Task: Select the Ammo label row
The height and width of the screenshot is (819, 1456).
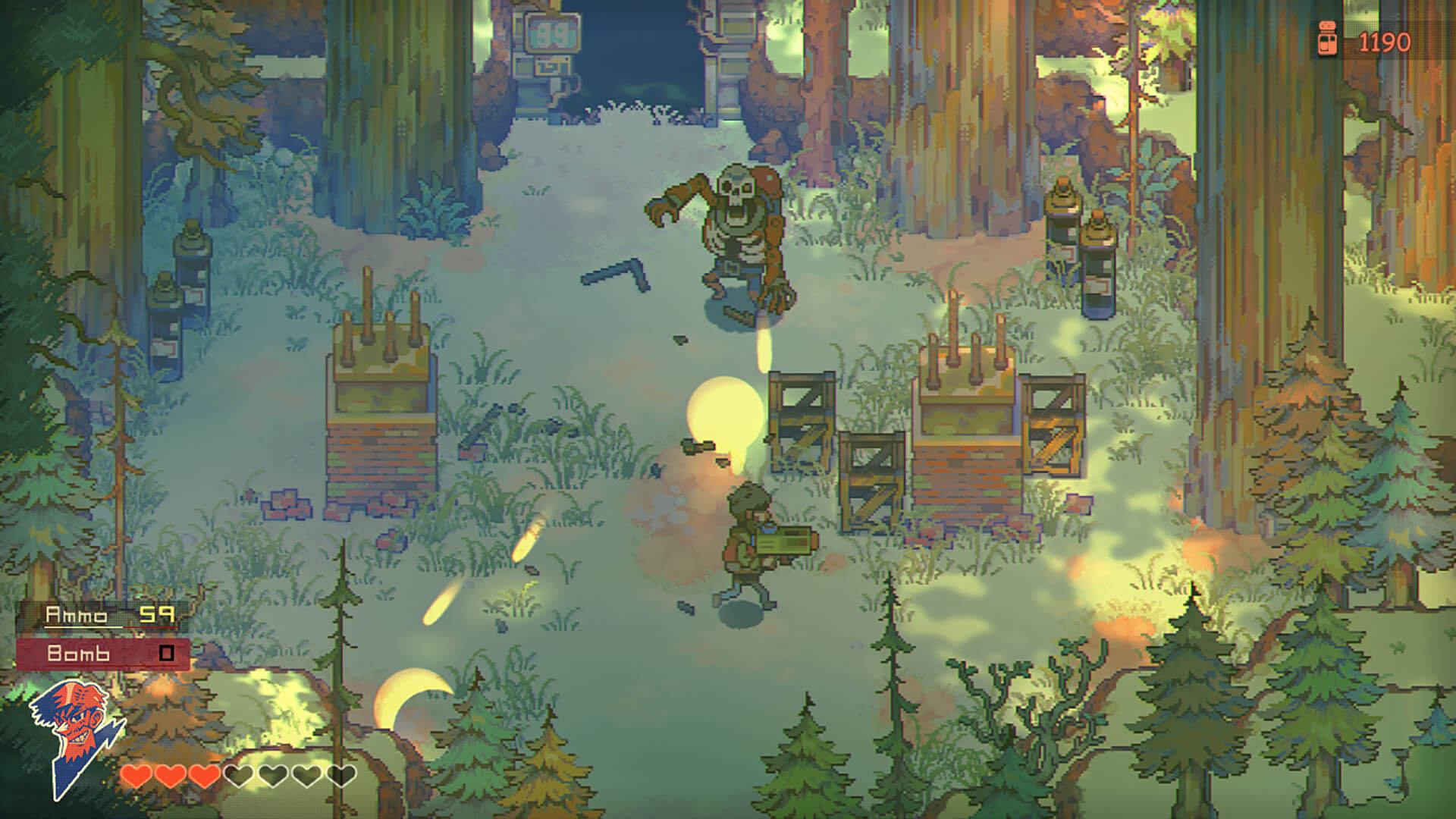Action: 77,614
